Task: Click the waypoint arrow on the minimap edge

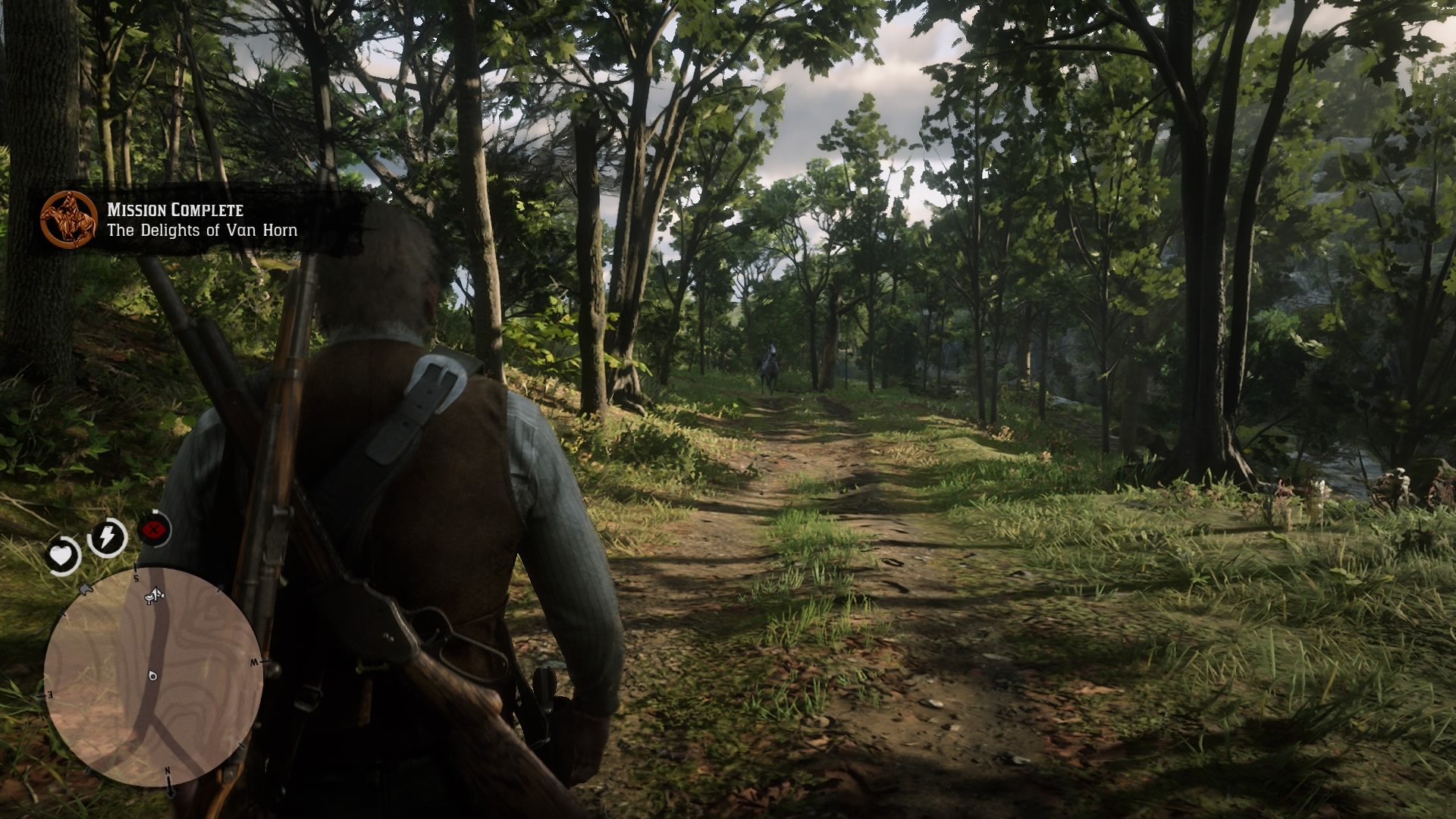Action: pos(85,589)
